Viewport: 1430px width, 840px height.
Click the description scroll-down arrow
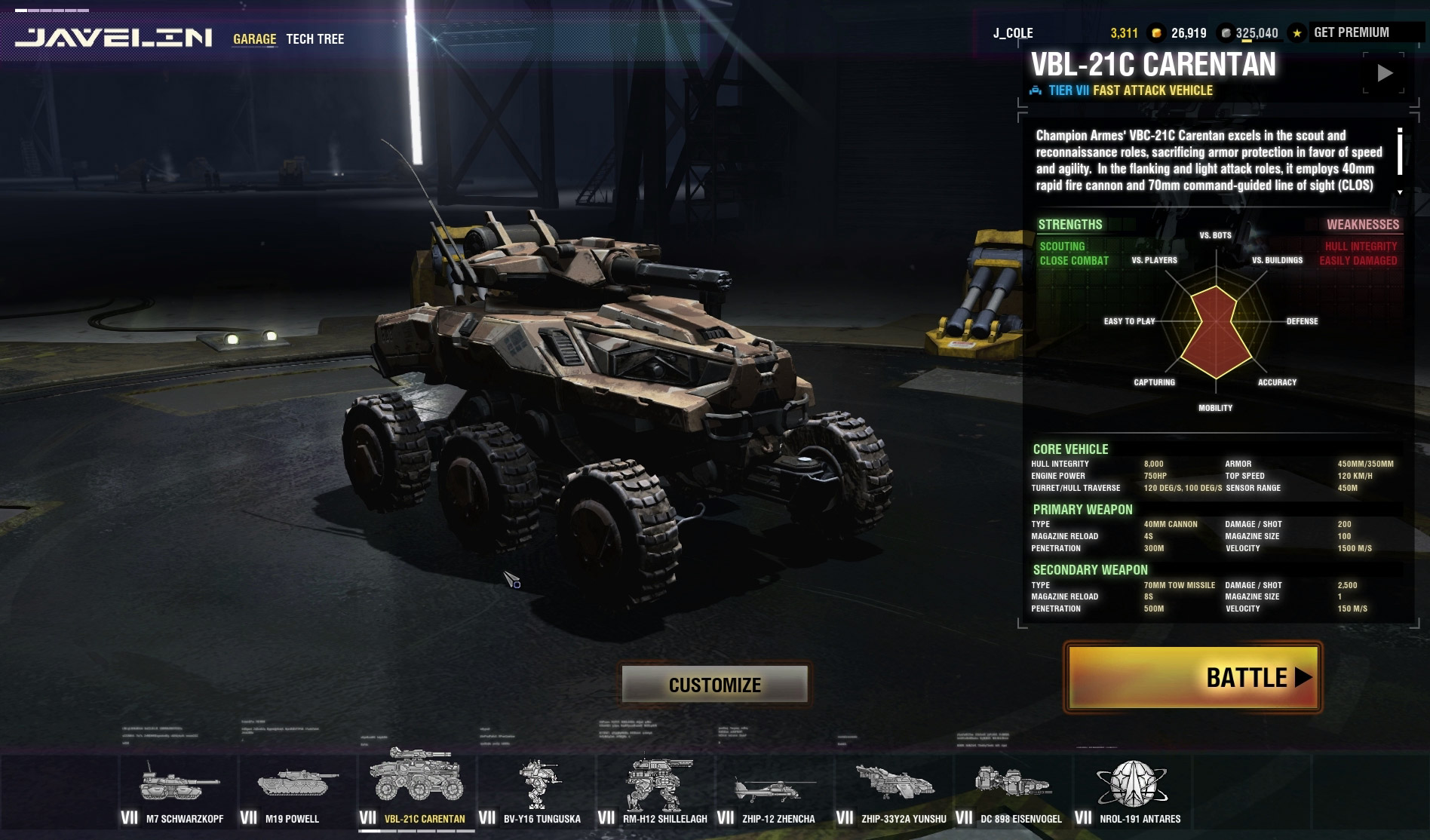point(1400,192)
